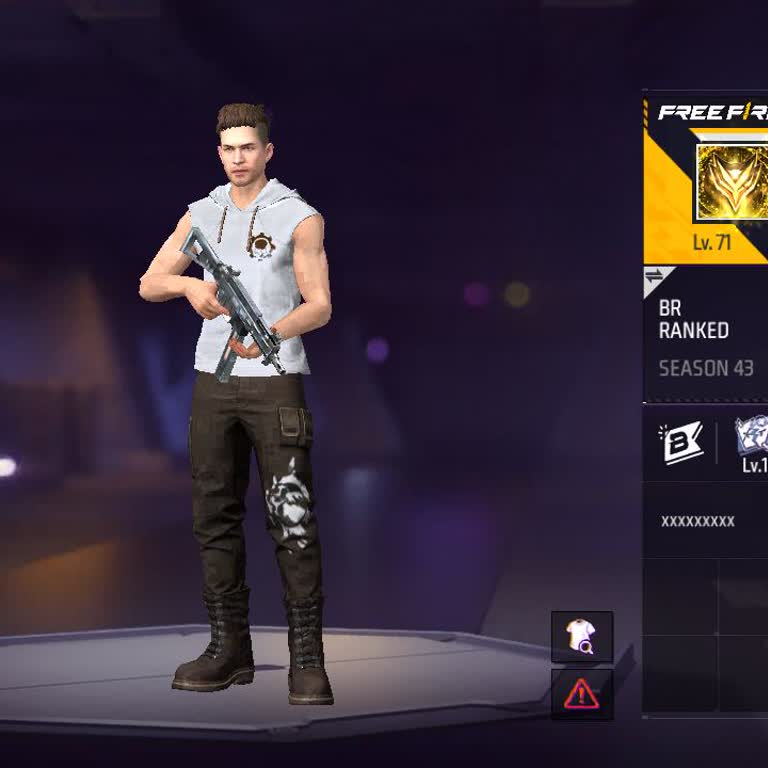Tap the red warning triangle report button

(x=581, y=694)
